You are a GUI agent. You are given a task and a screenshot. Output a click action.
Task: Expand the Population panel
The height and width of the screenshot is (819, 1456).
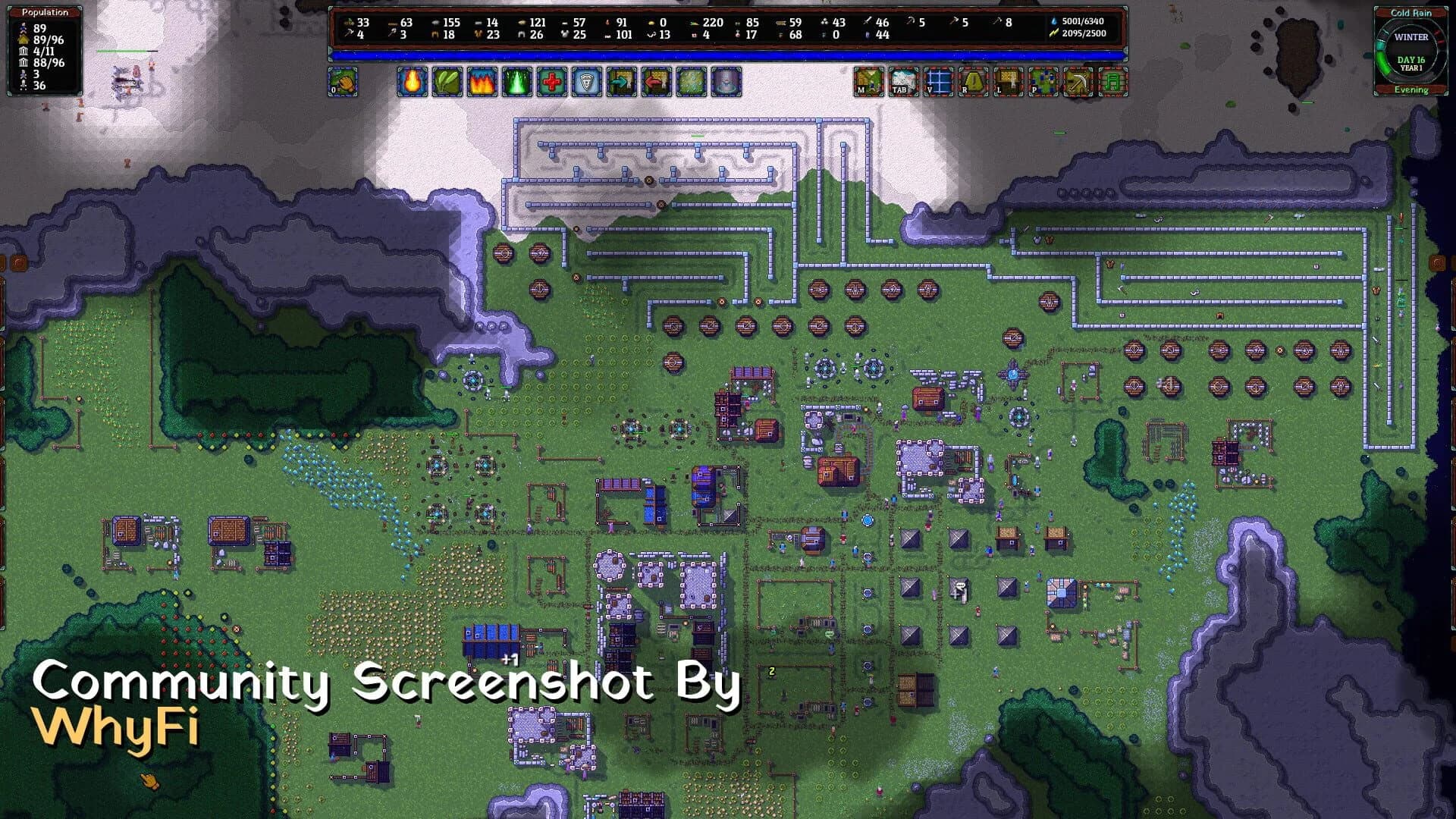(44, 12)
